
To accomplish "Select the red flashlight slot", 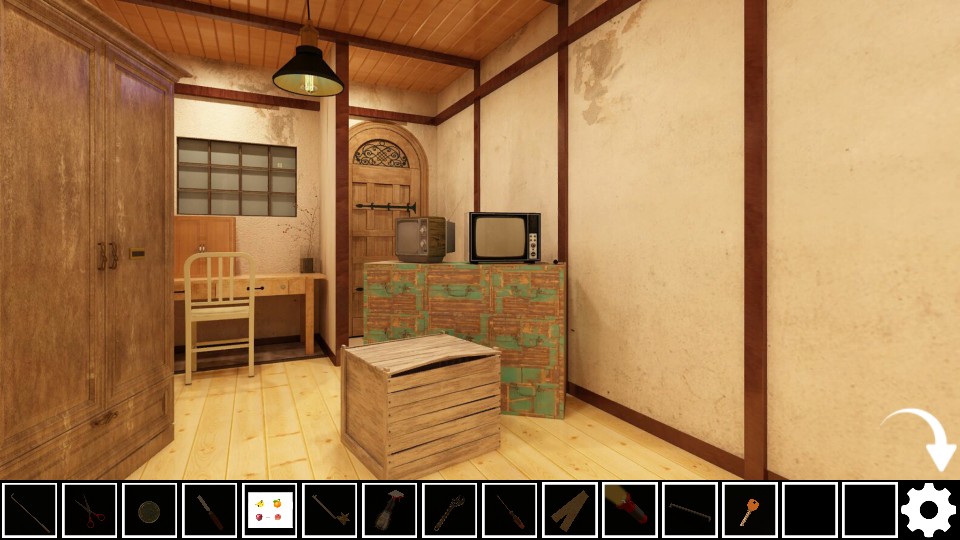I will pyautogui.click(x=630, y=510).
